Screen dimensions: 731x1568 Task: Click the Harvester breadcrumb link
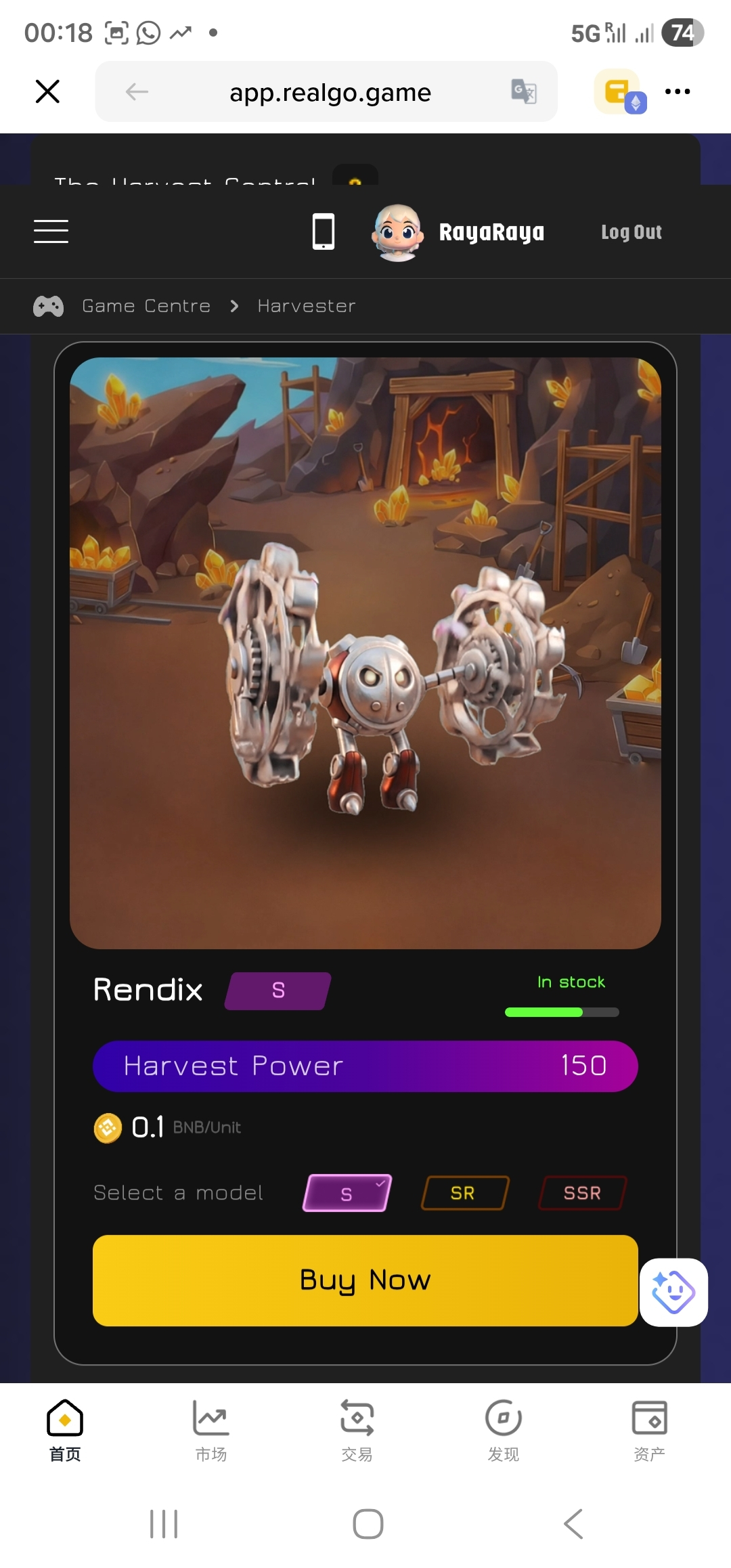307,306
